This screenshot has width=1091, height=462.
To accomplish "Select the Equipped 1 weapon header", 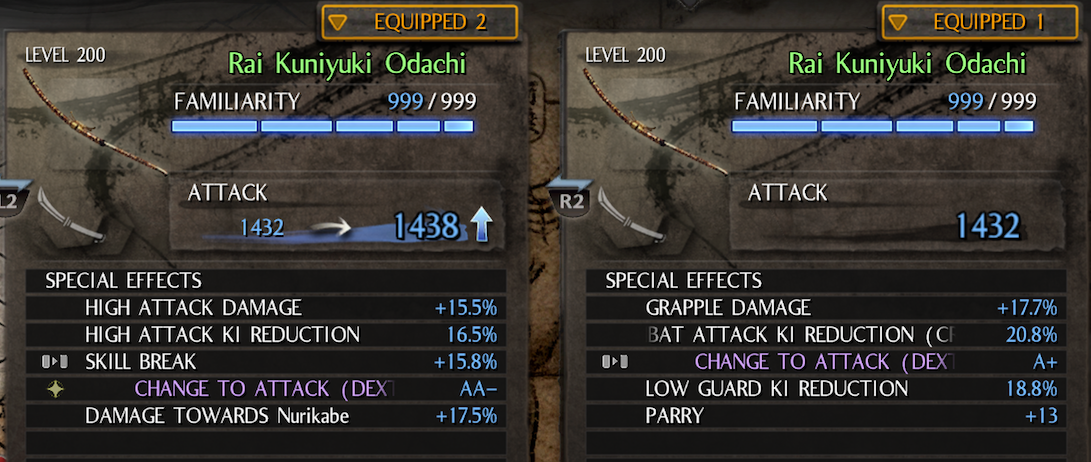I will point(980,22).
